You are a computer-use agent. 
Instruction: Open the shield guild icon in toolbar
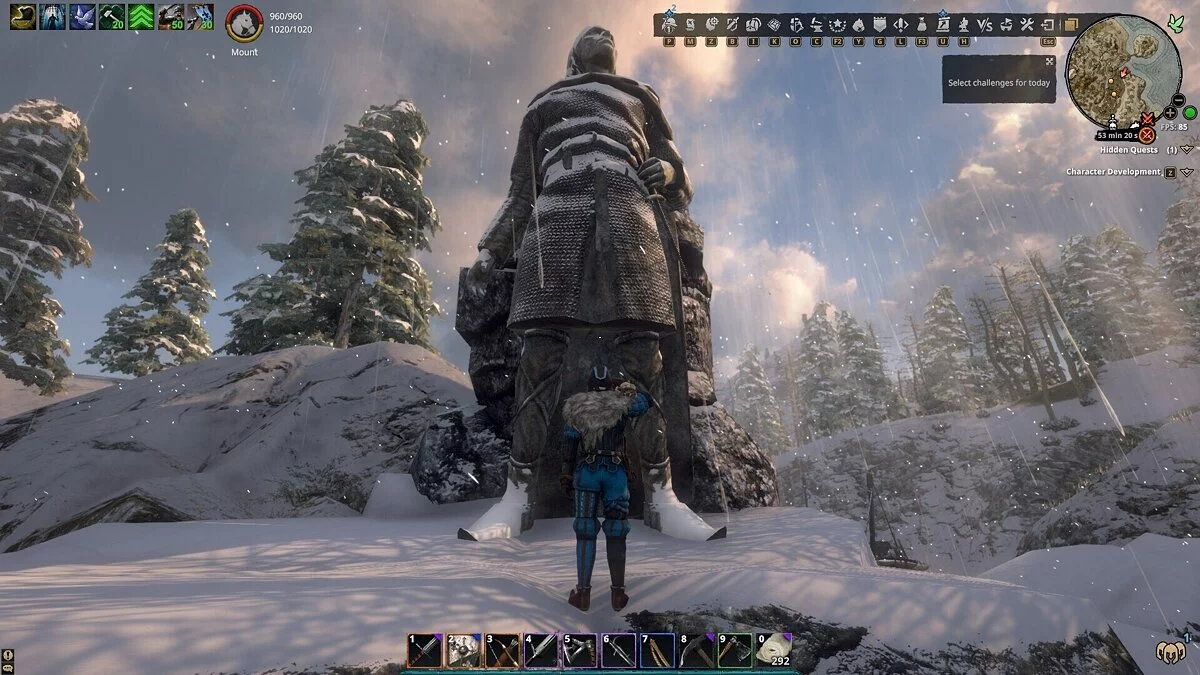point(879,23)
